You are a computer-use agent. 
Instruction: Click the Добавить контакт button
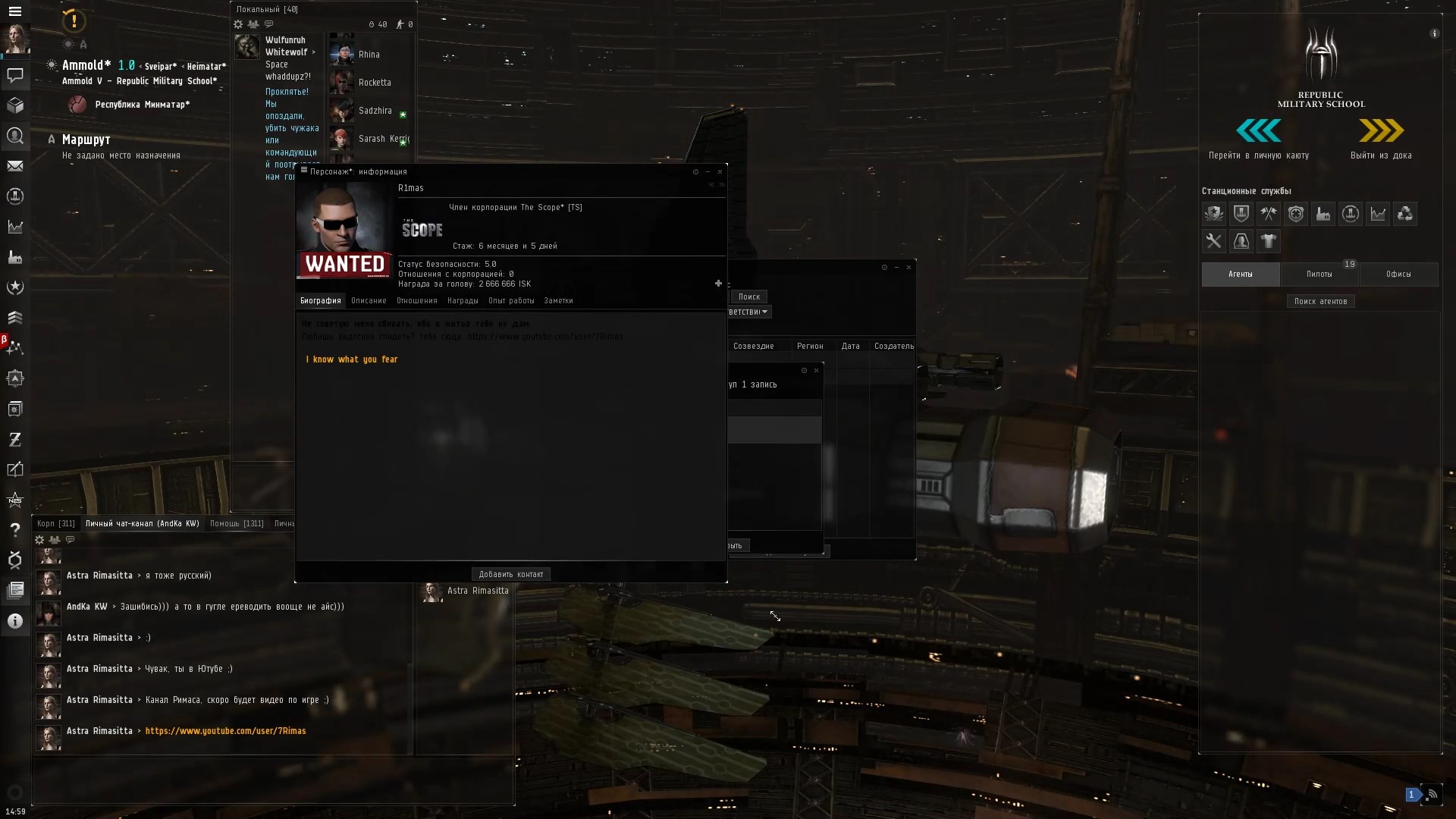pyautogui.click(x=510, y=574)
